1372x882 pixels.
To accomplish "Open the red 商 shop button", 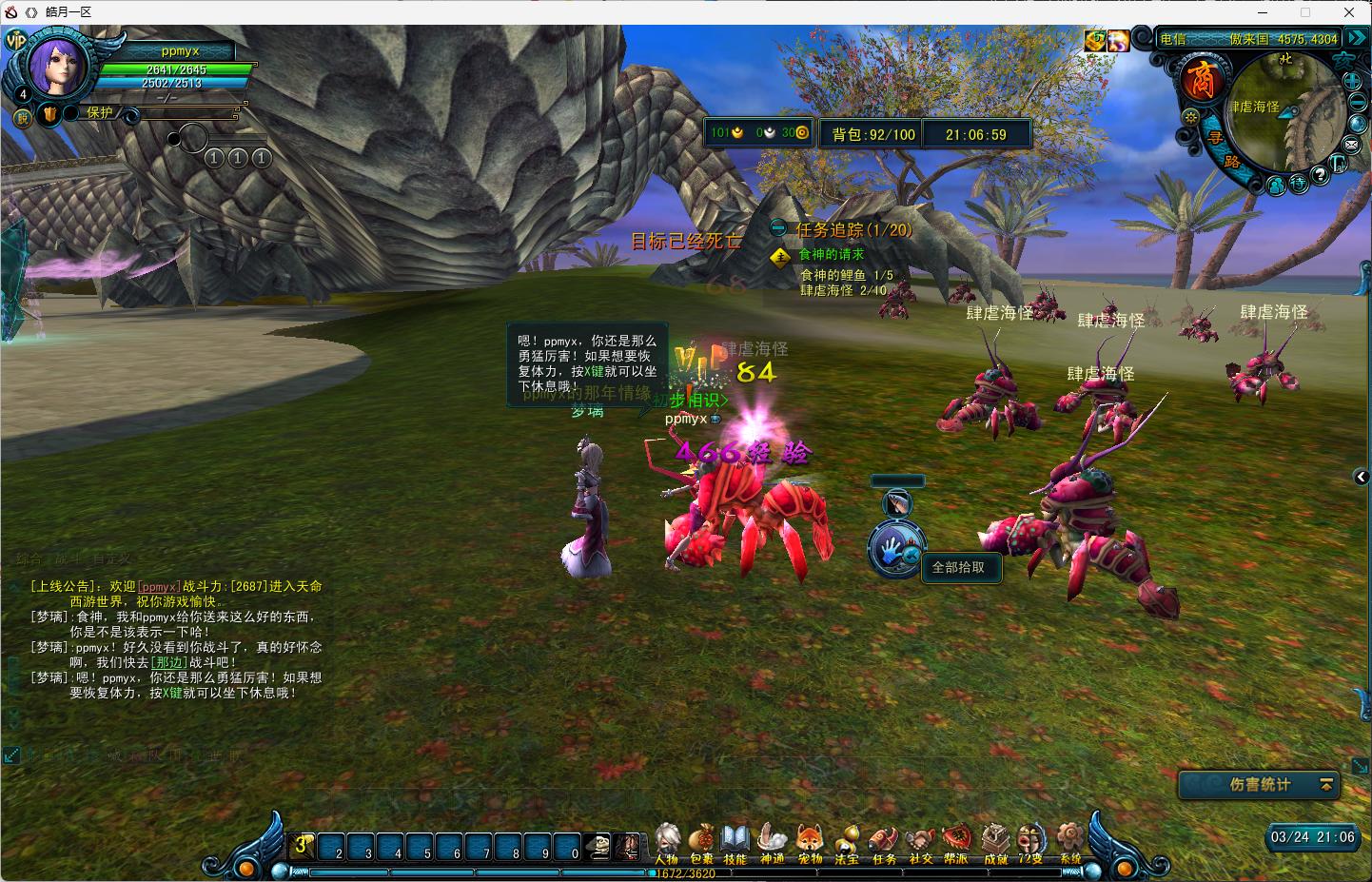I will point(1201,79).
